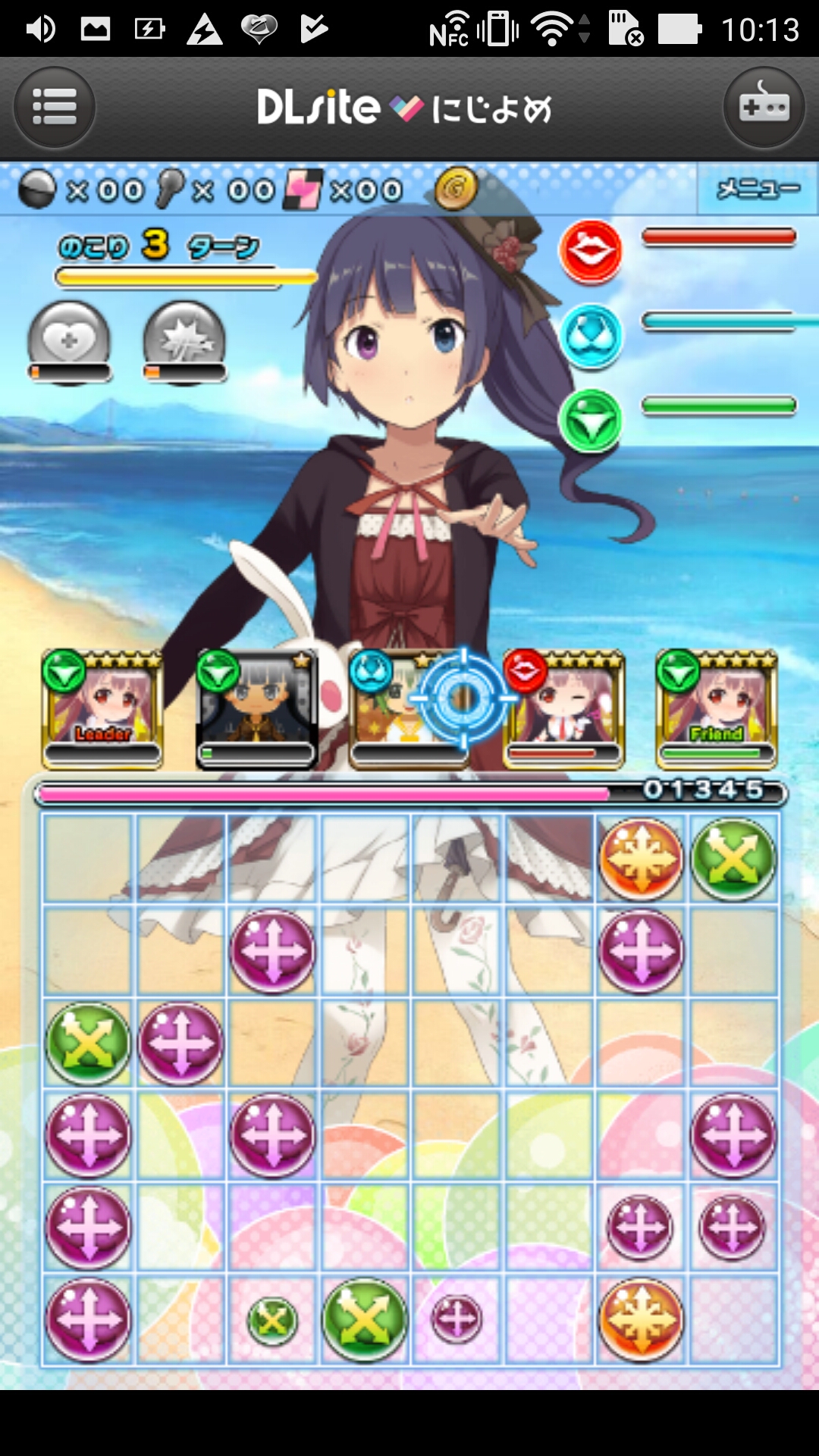Activate the burst attack skill button
819x1456 pixels.
(x=184, y=341)
